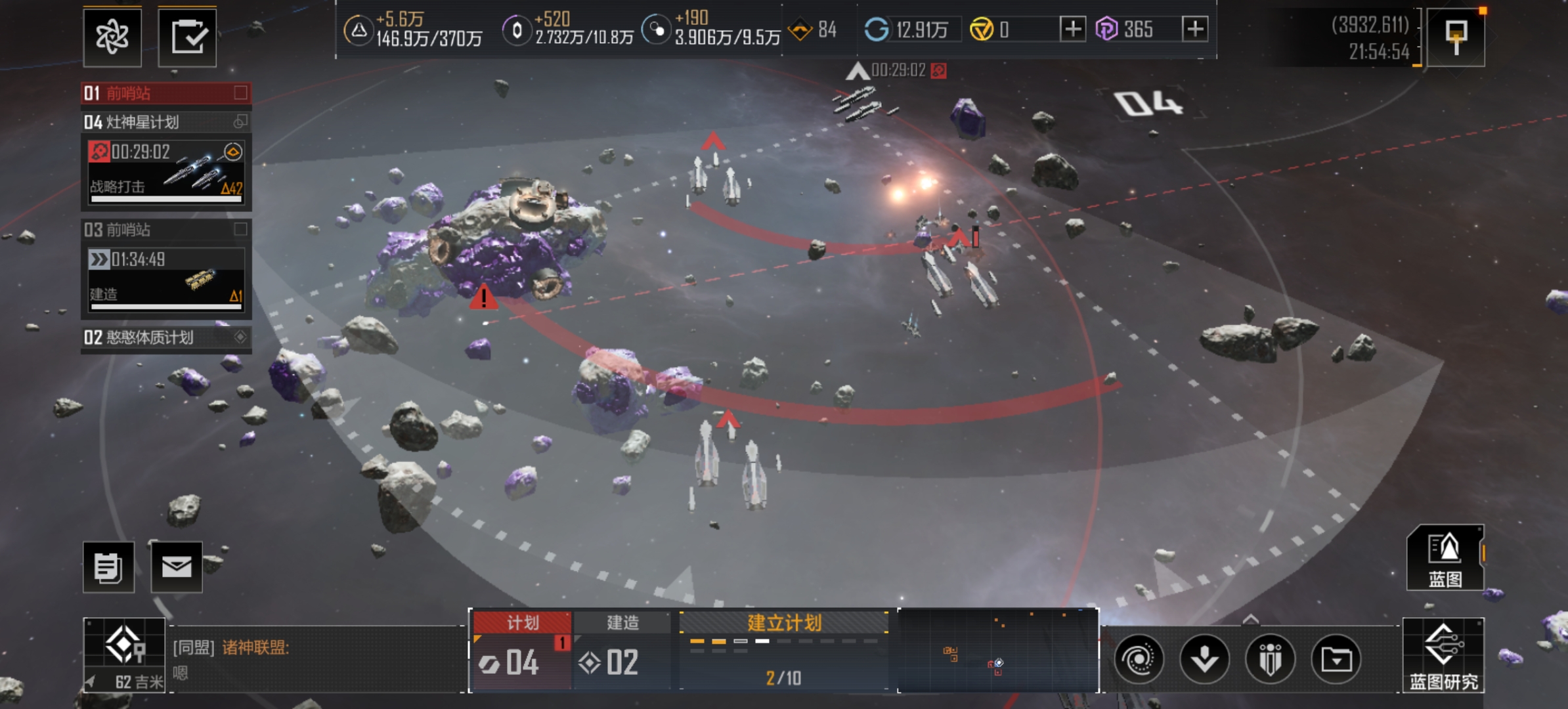This screenshot has width=1568, height=709.
Task: Open the mail envelope icon
Action: point(177,567)
